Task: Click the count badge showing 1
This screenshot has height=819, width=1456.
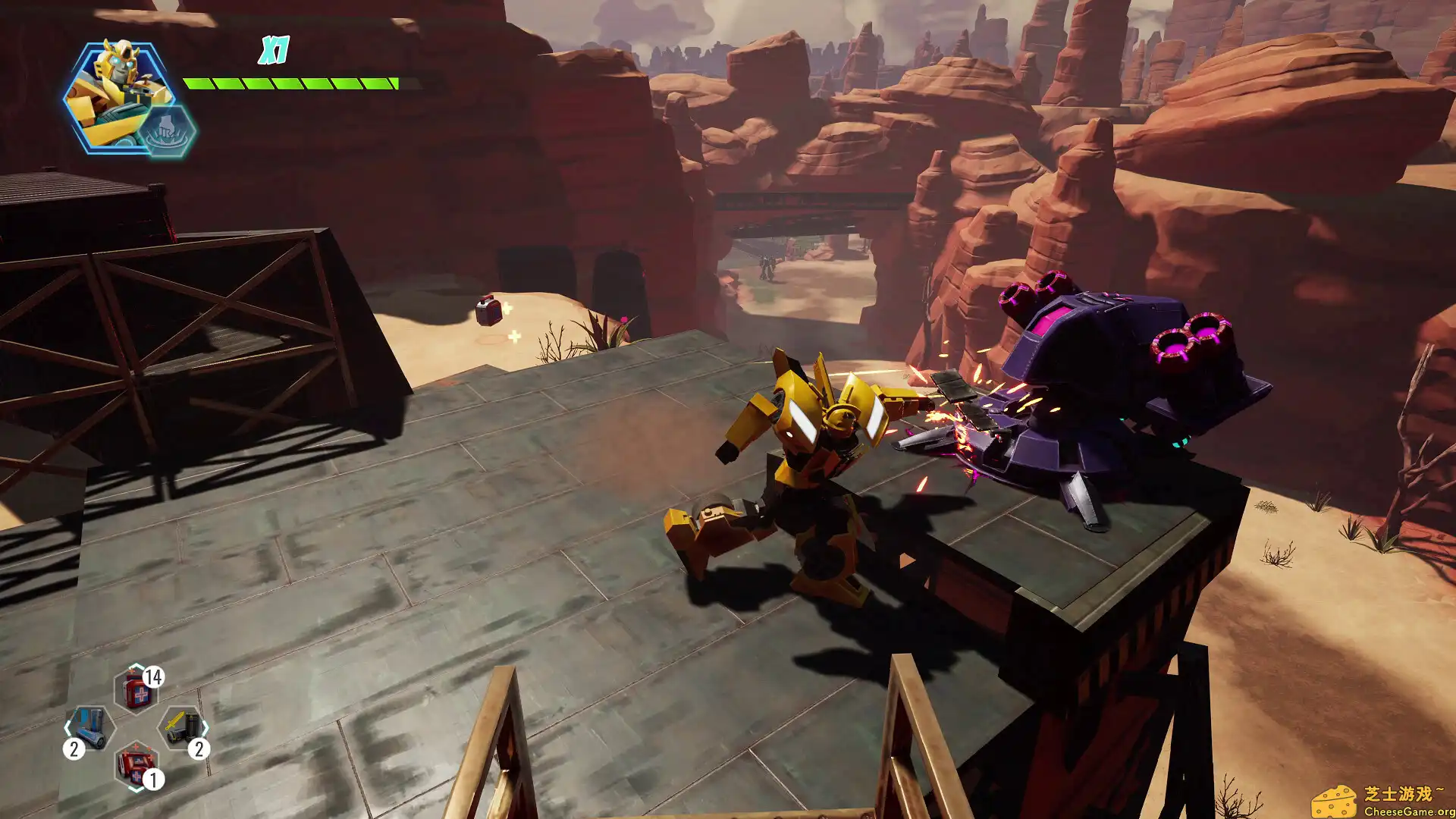Action: tap(153, 778)
